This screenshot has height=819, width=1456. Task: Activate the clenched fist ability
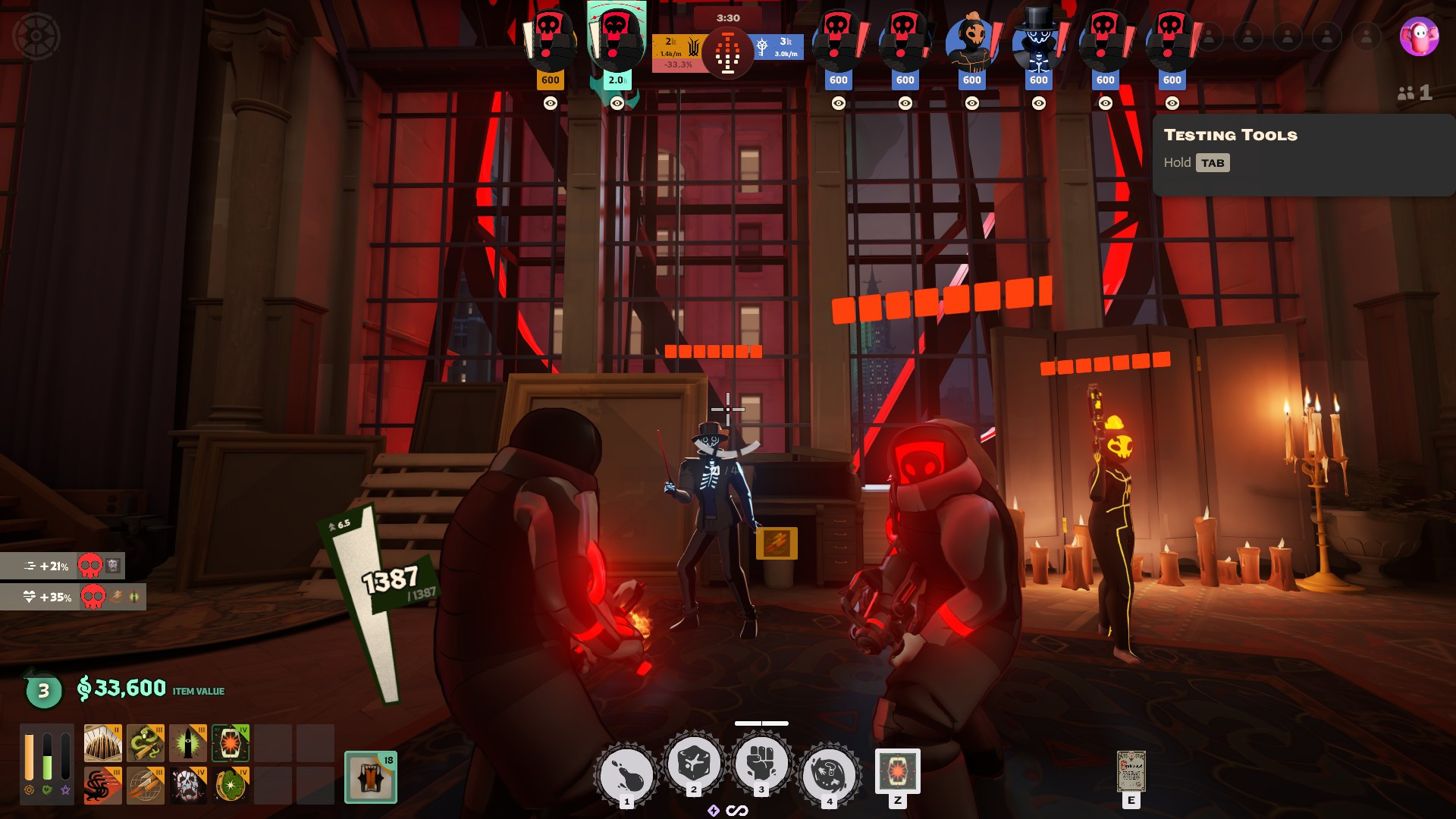tap(761, 763)
